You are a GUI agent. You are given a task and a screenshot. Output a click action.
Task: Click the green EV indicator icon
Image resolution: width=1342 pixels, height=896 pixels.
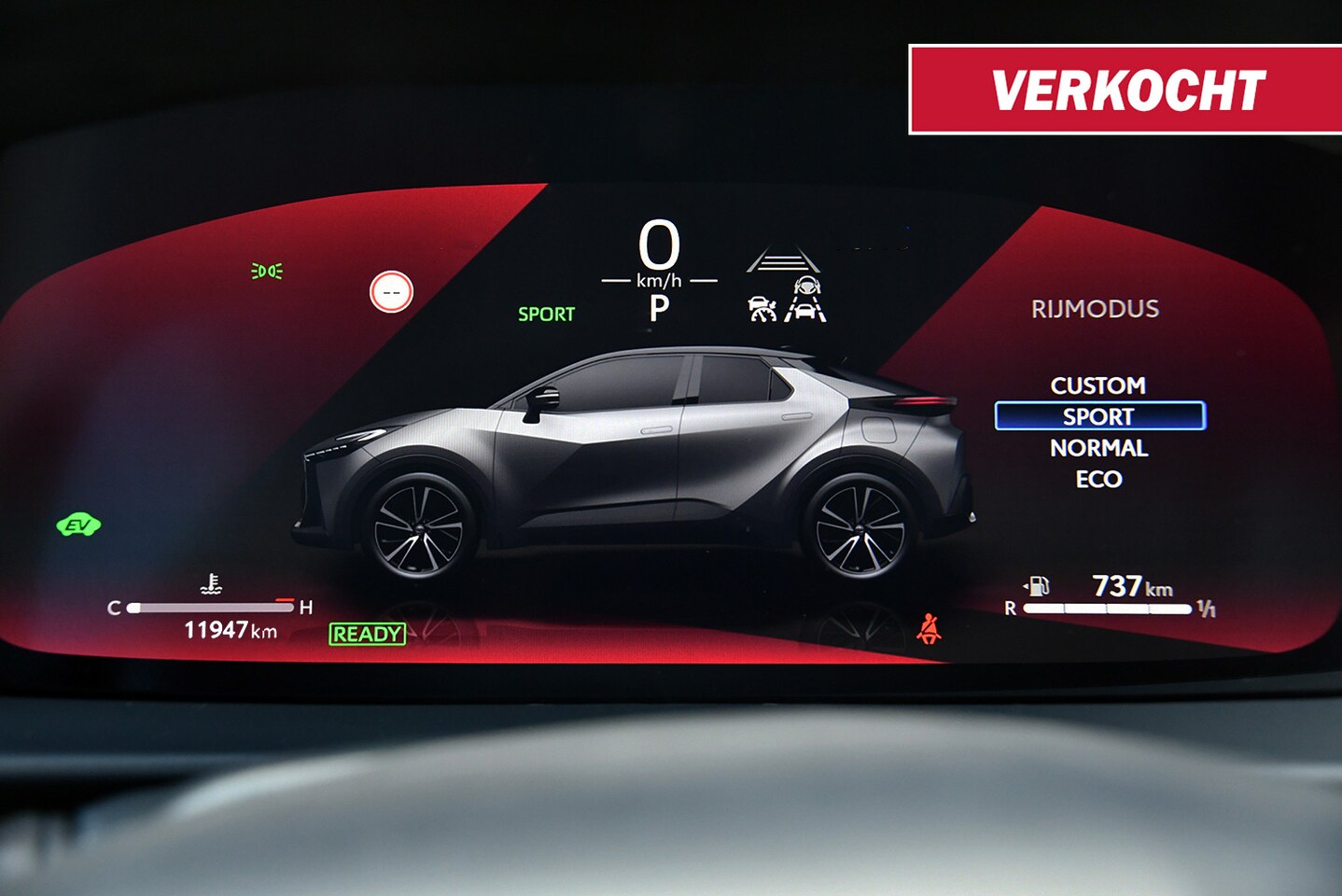tap(78, 525)
